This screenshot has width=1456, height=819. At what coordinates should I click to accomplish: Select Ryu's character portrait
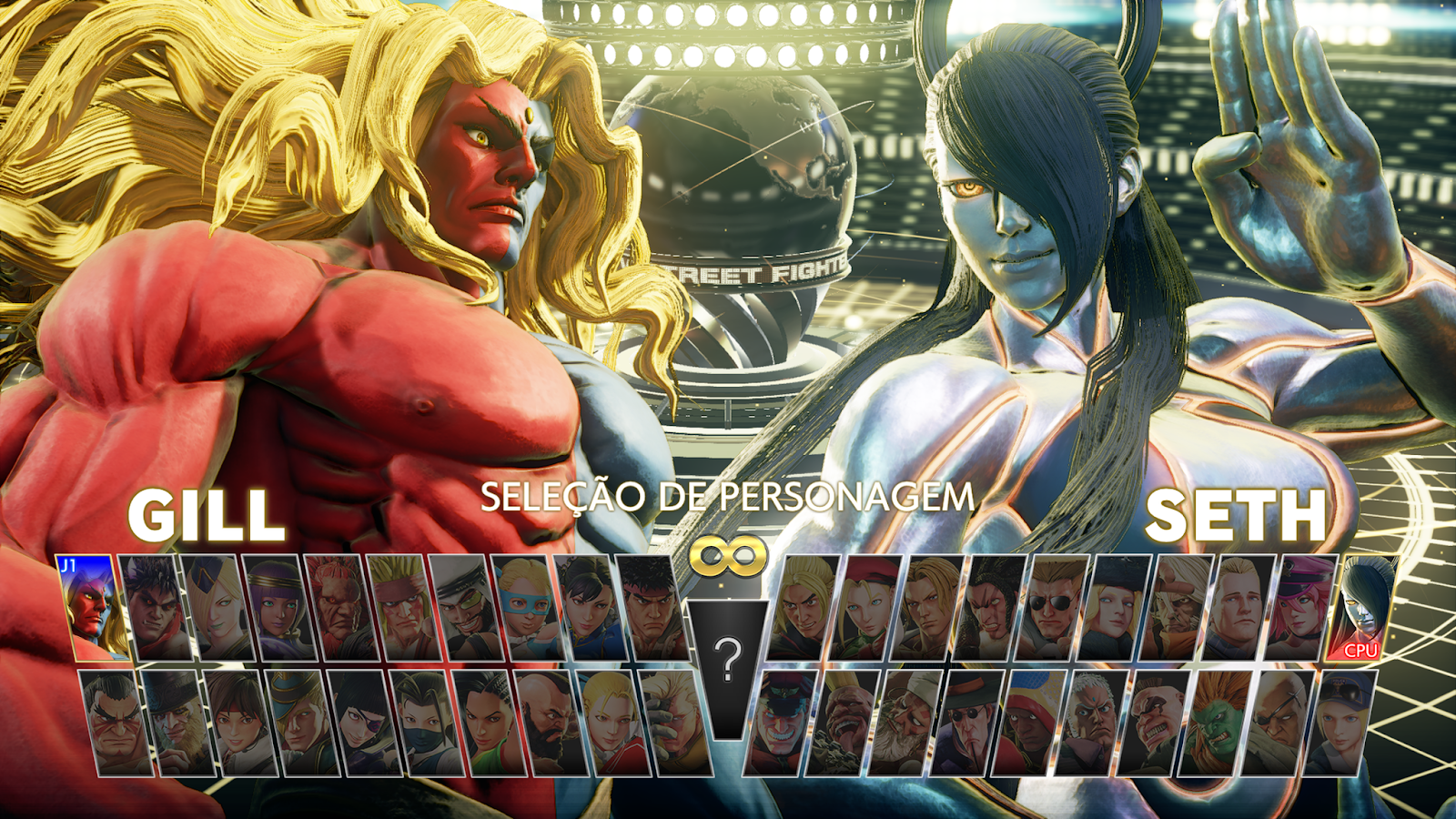click(648, 610)
